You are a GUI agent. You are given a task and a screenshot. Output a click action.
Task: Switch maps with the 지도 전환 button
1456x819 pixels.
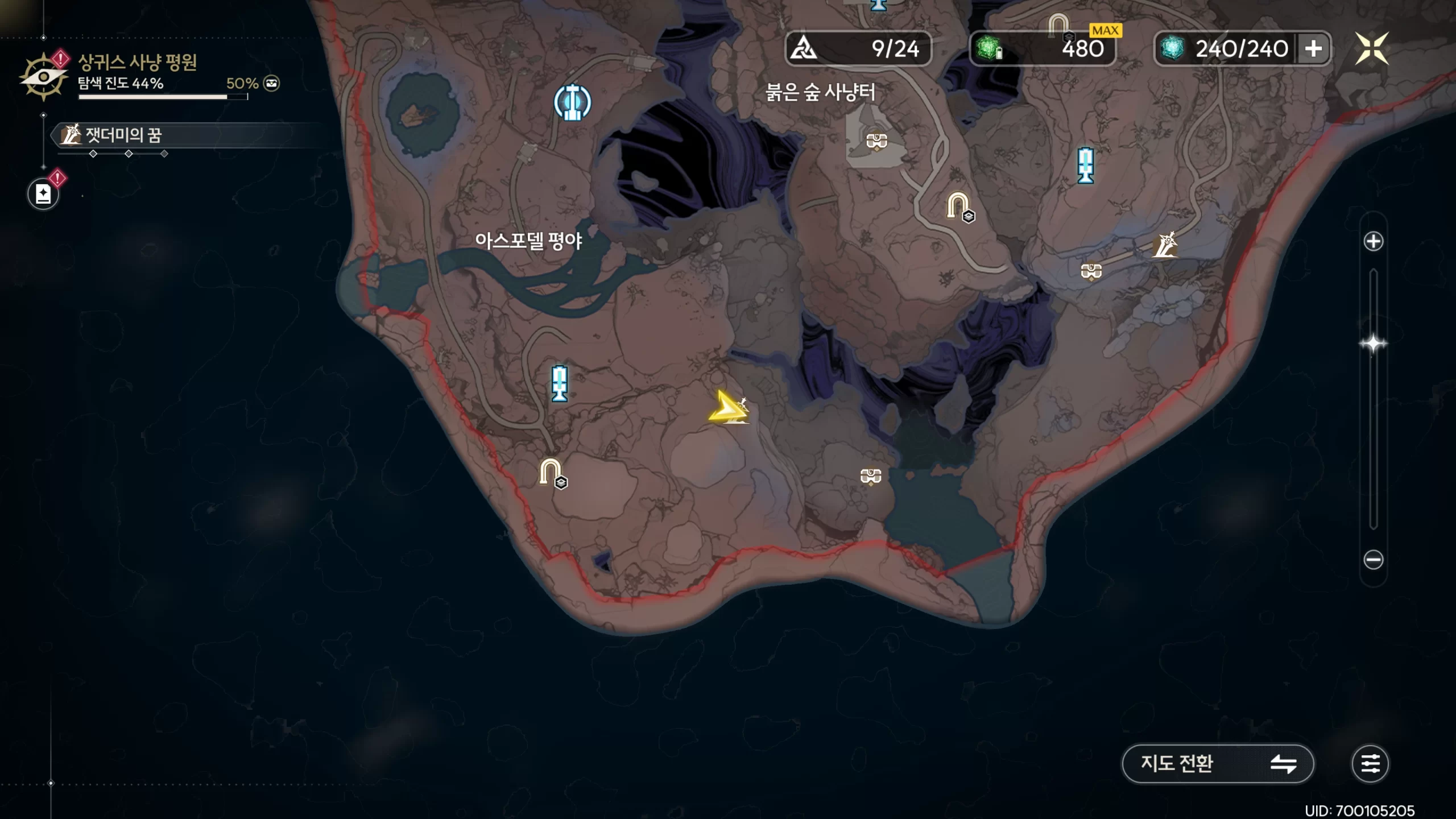(x=1217, y=763)
